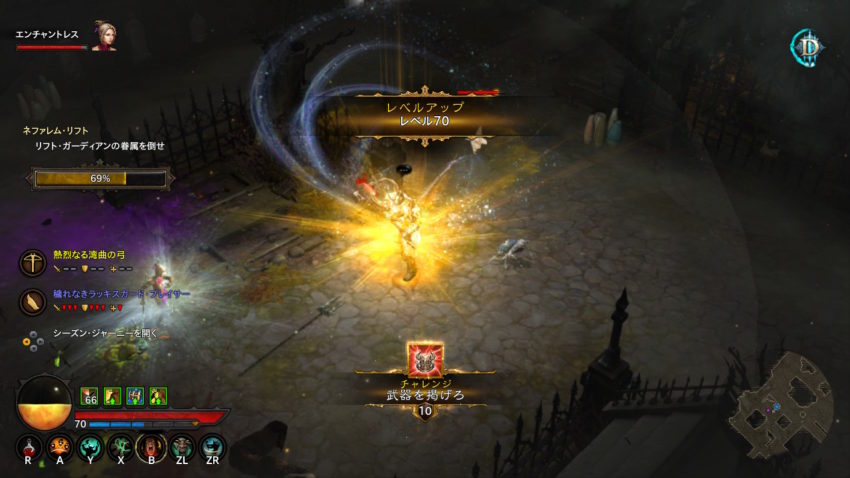Activate the teal silhouette skill
Screen dimensions: 850x478
point(91,447)
